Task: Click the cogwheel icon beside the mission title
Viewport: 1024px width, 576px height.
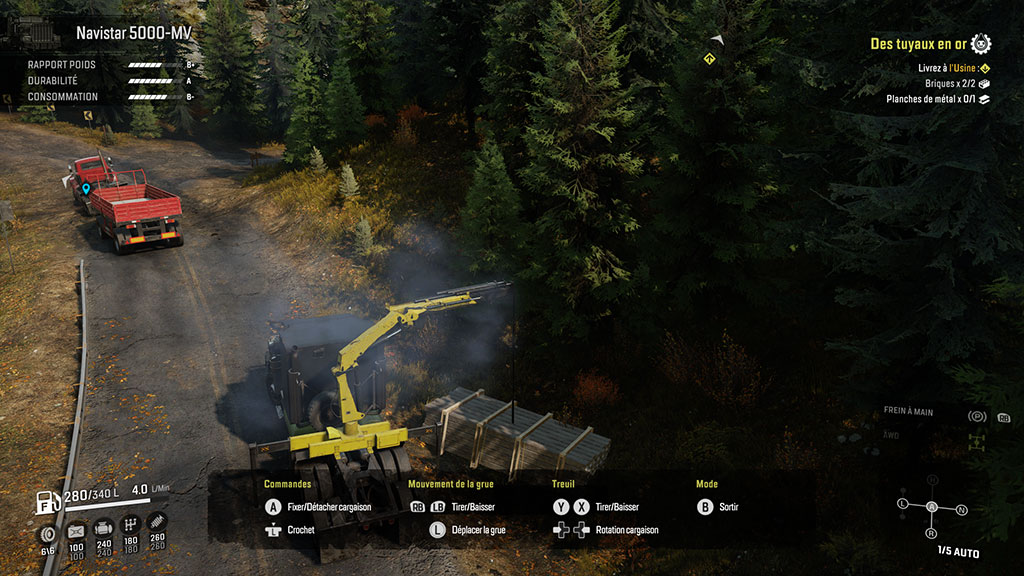Action: (x=981, y=43)
